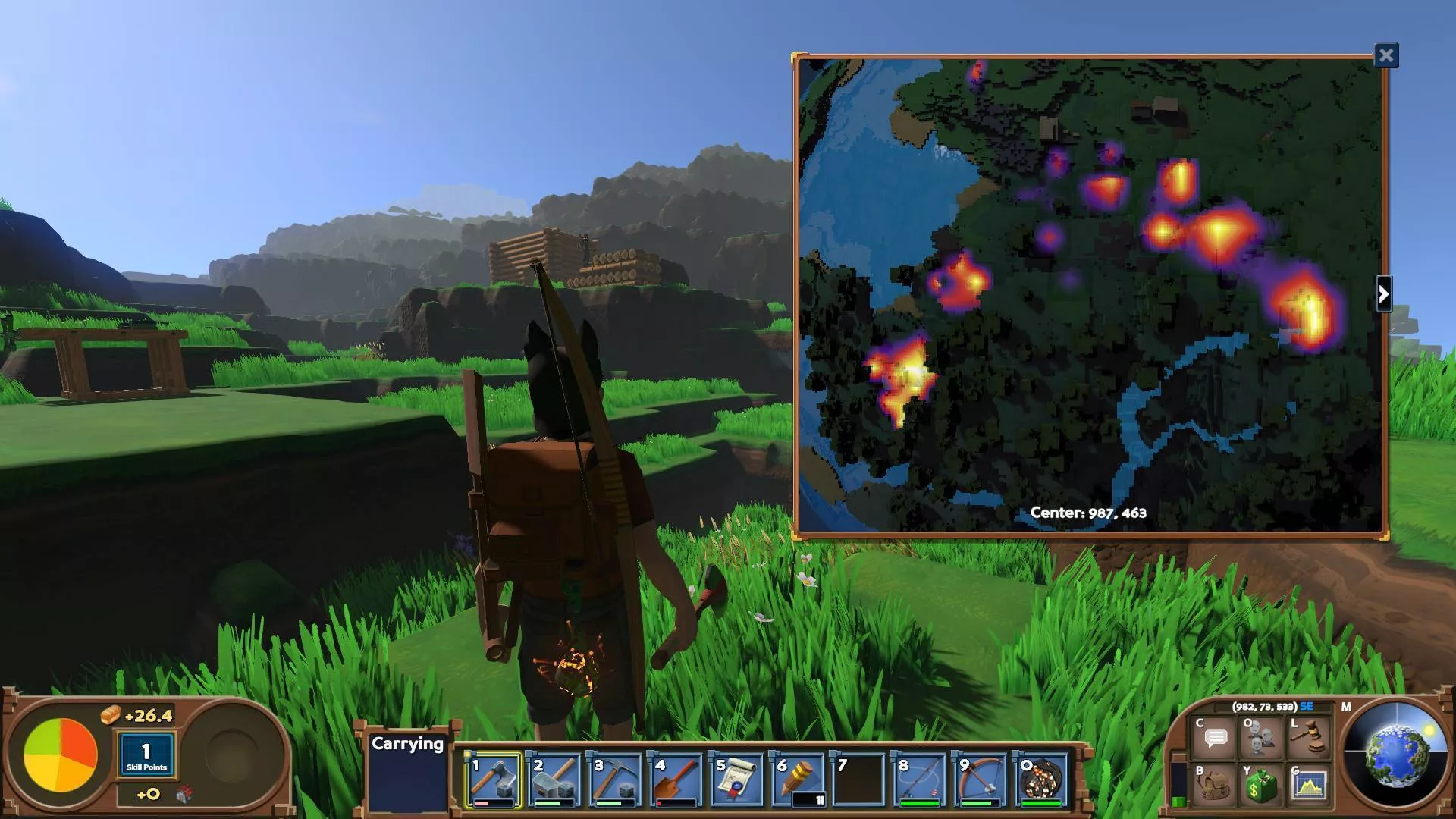The height and width of the screenshot is (819, 1456).
Task: Select the bow in slot 9
Action: click(x=980, y=780)
